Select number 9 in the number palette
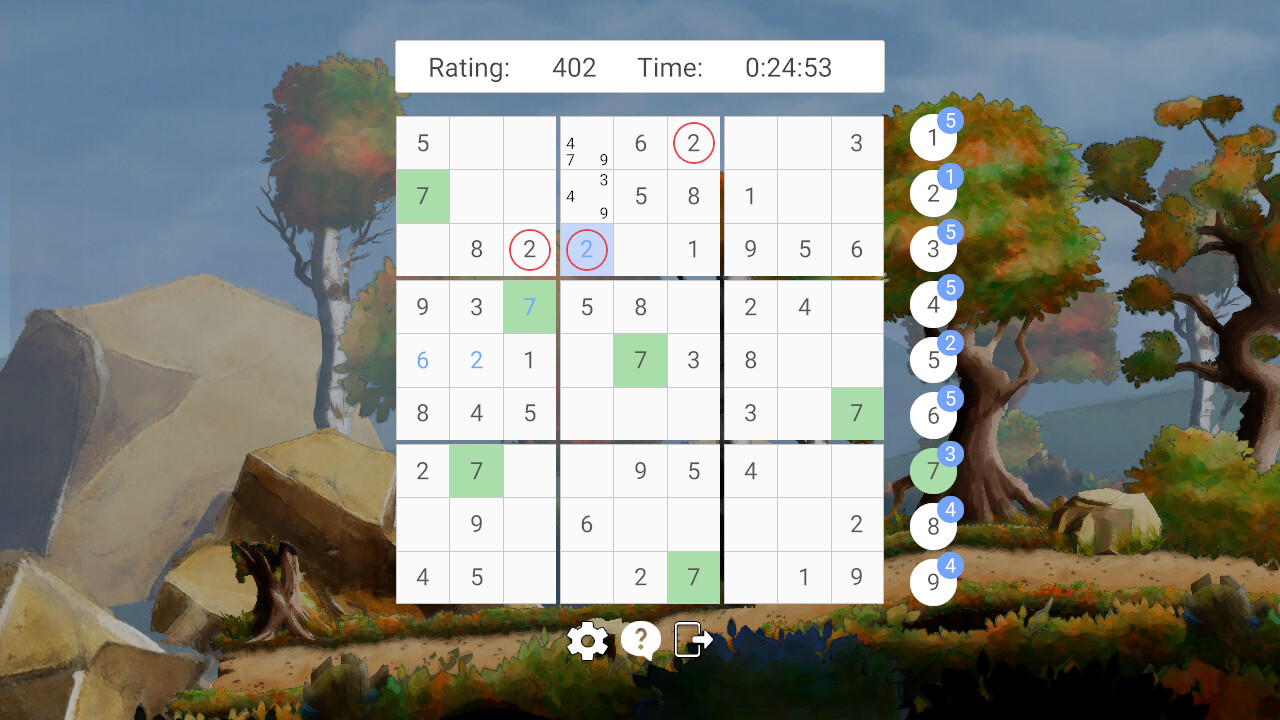The height and width of the screenshot is (720, 1280). pos(932,581)
